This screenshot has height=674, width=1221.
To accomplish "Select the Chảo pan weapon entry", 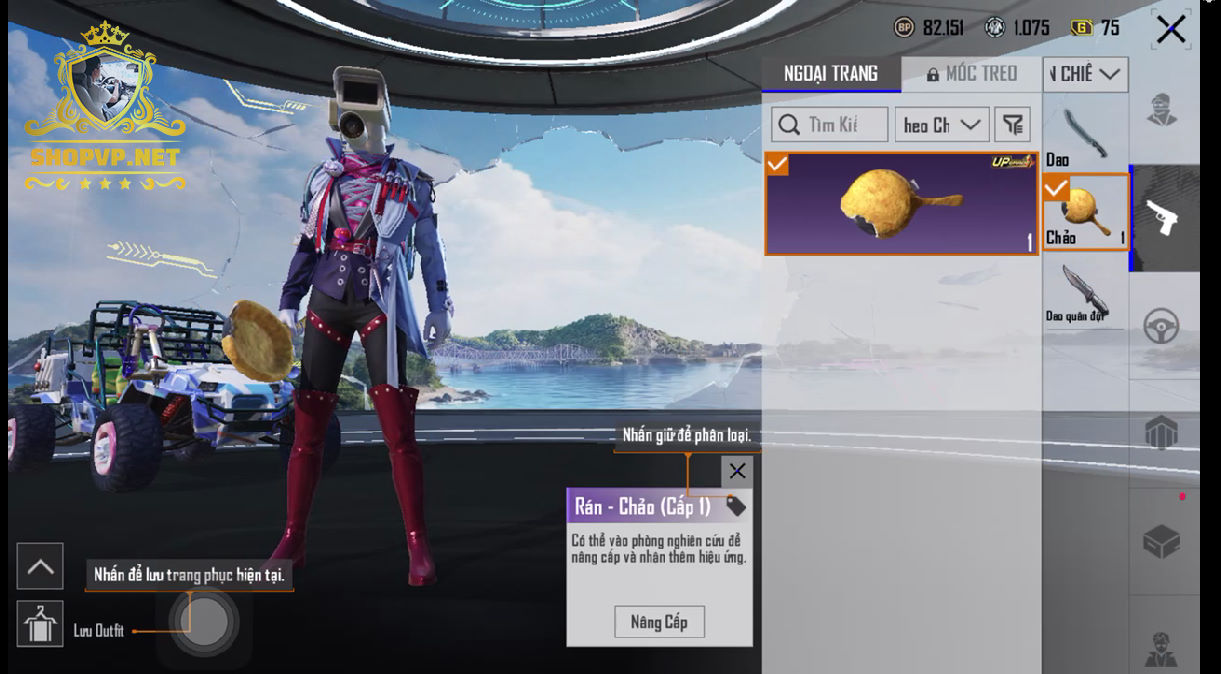I will pyautogui.click(x=1085, y=212).
